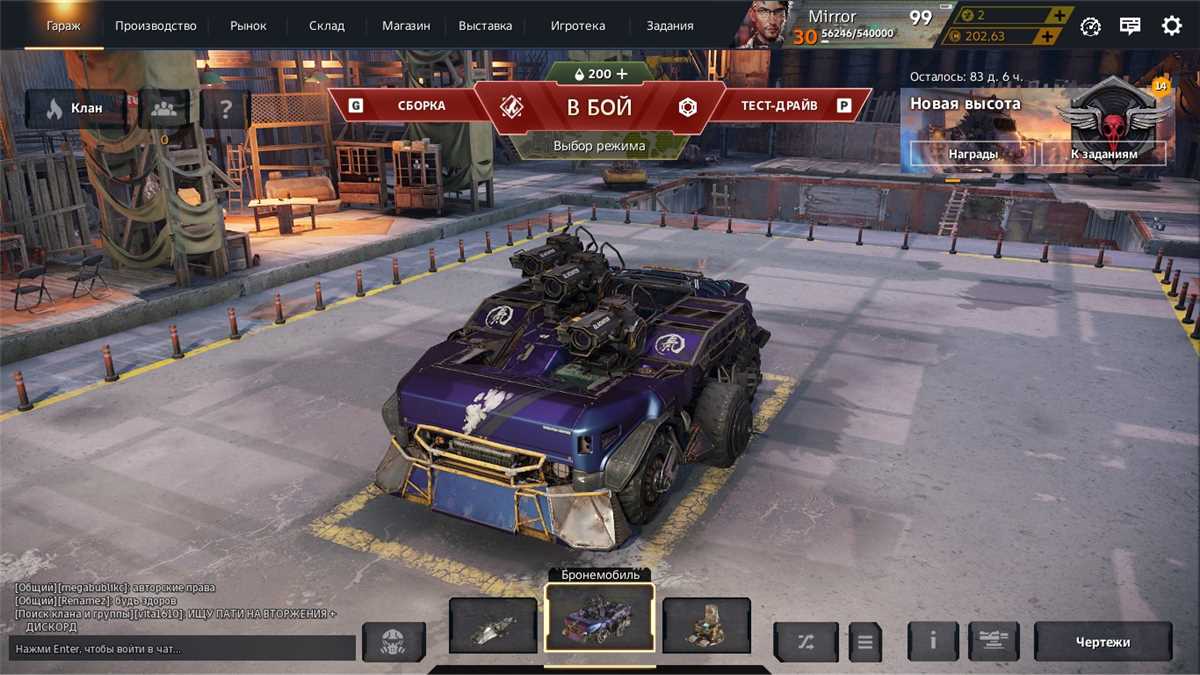1200x675 pixels.
Task: Start a battle with В БОЙ
Action: pyautogui.click(x=599, y=107)
